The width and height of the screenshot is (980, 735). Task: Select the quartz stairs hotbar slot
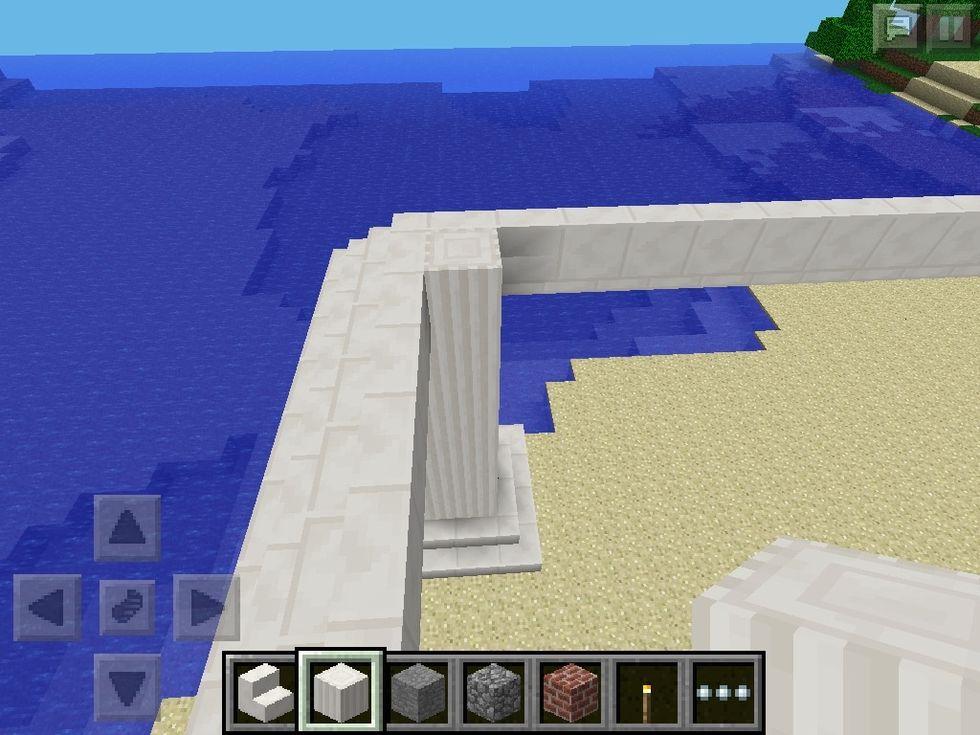click(264, 691)
